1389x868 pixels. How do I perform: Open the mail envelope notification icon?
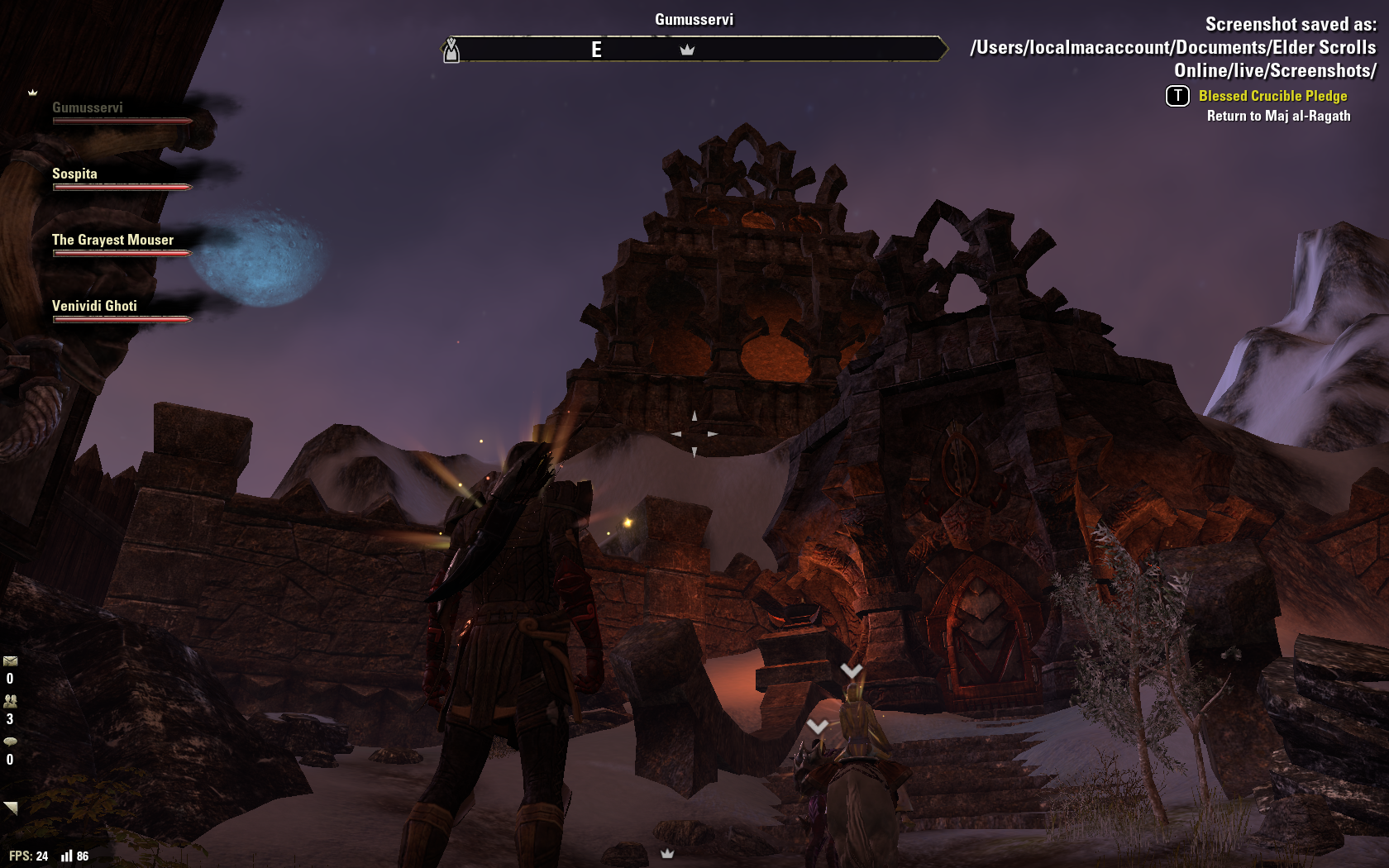(x=10, y=661)
